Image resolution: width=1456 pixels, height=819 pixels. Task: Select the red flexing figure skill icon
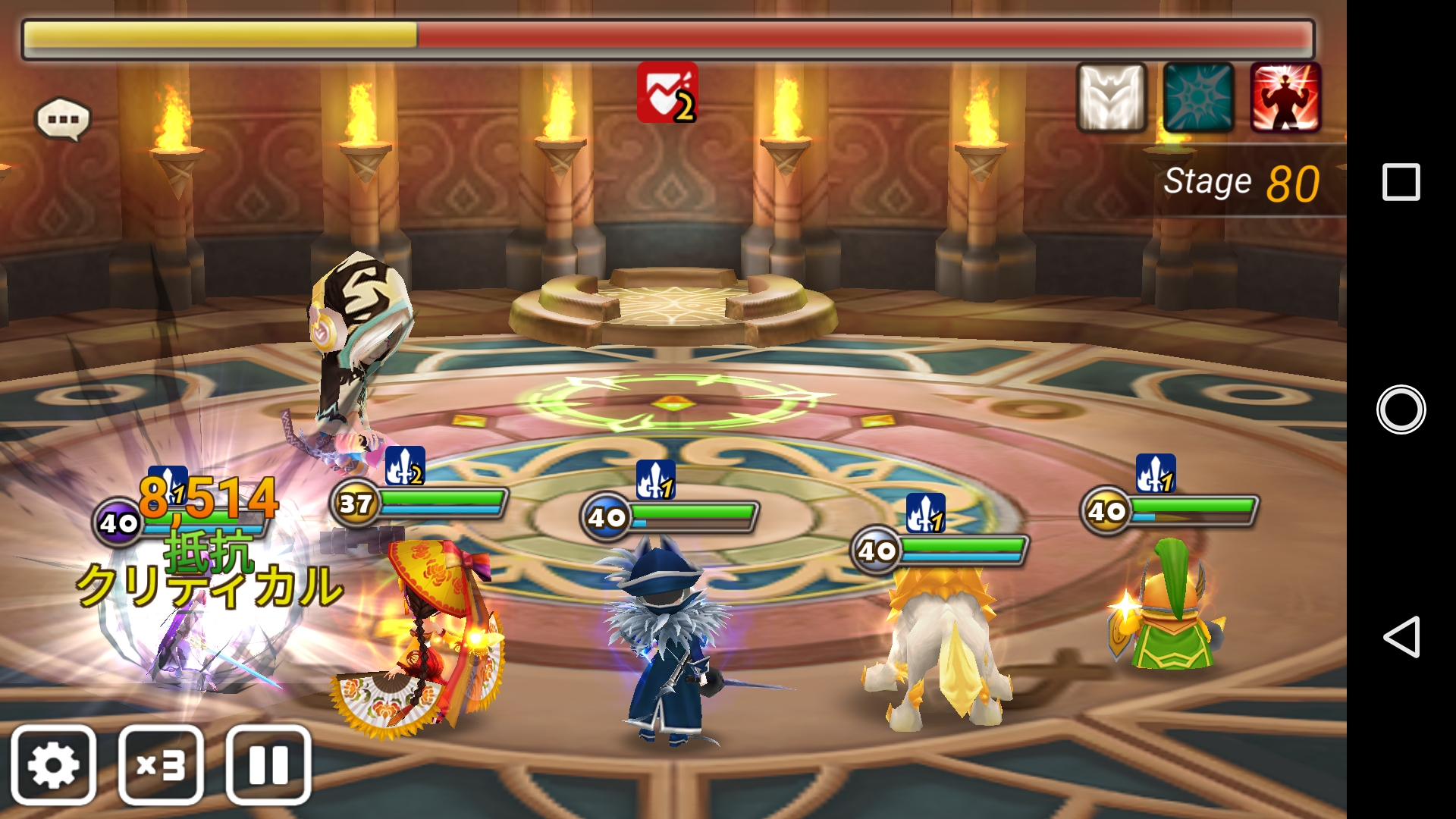coord(1285,98)
